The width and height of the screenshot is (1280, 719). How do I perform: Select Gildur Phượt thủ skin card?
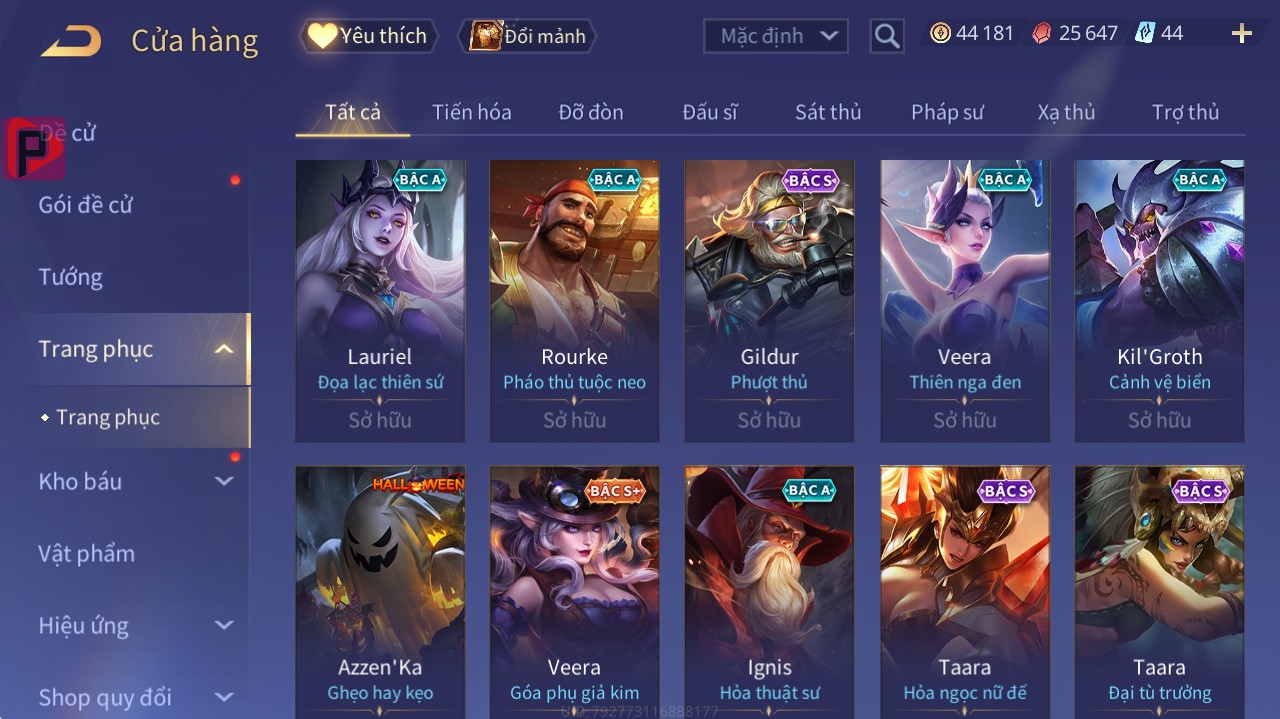pos(769,300)
